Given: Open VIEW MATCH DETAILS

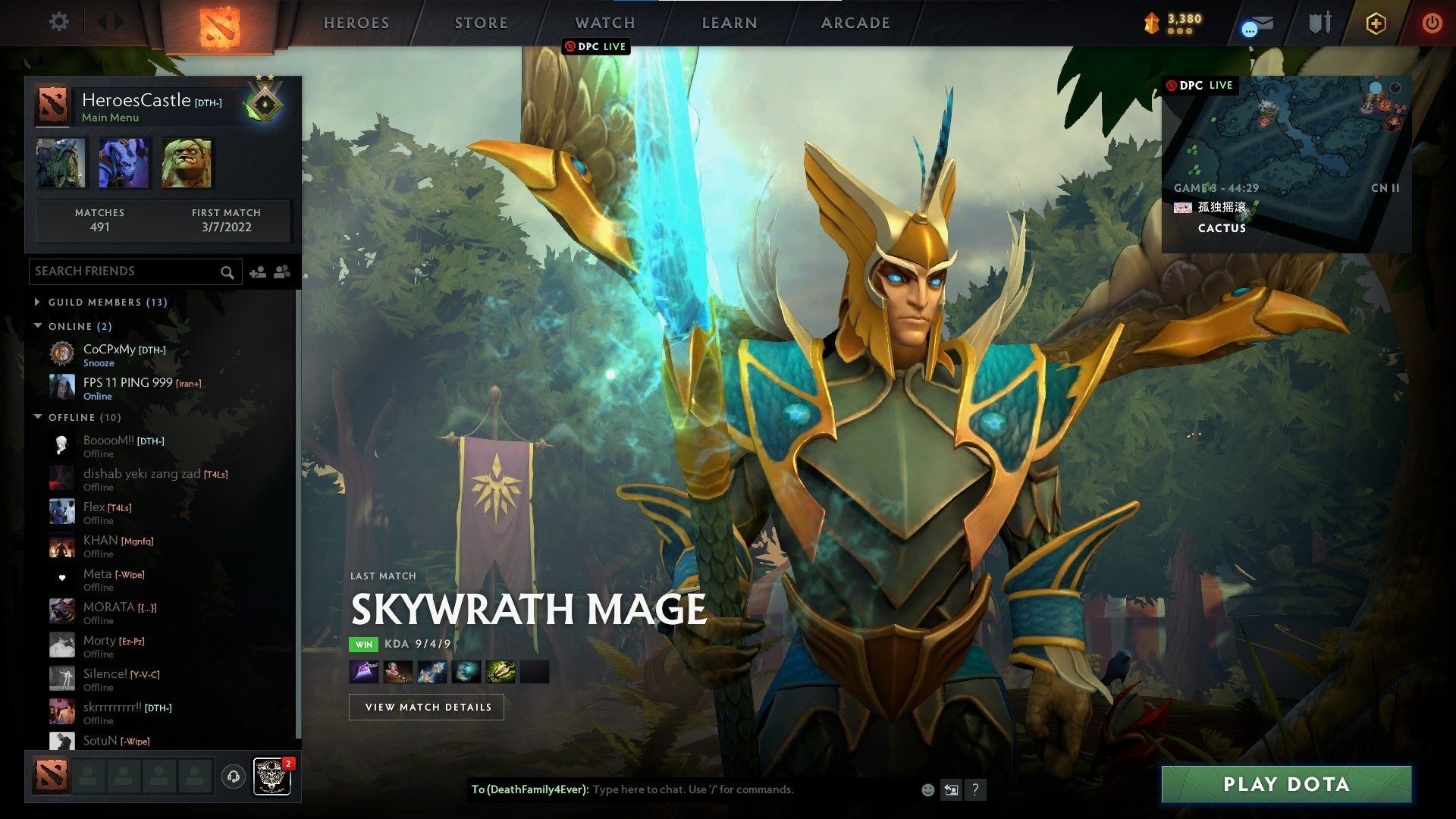Looking at the screenshot, I should tap(426, 707).
